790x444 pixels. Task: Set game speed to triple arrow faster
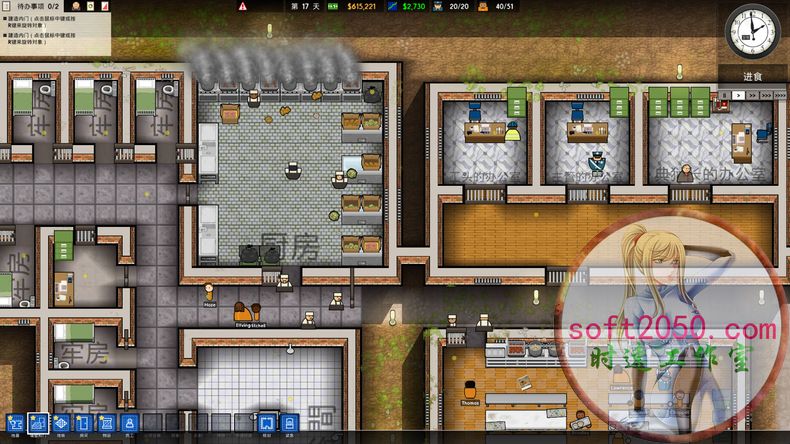[x=765, y=95]
